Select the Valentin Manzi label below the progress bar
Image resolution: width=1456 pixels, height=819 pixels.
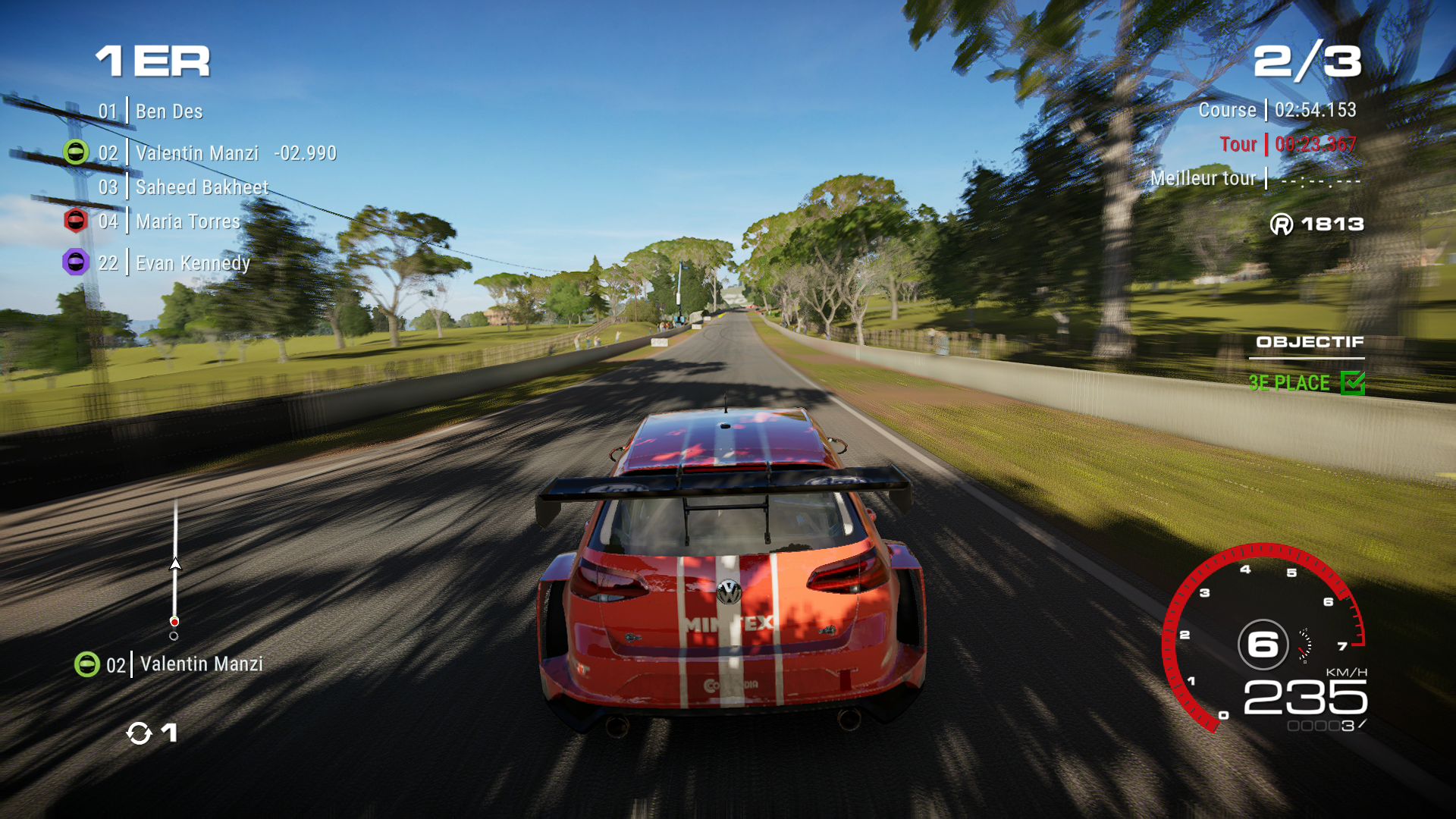pos(201,664)
